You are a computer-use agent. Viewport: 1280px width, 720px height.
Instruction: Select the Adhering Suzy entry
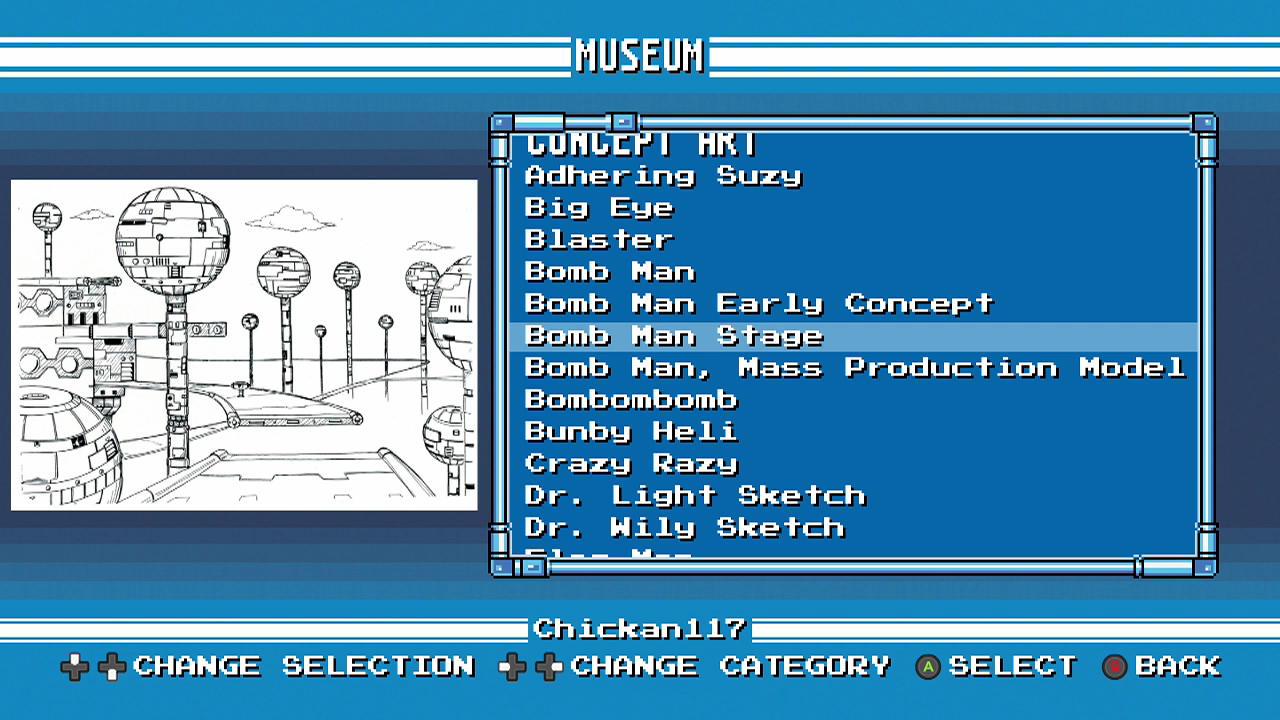[x=663, y=176]
